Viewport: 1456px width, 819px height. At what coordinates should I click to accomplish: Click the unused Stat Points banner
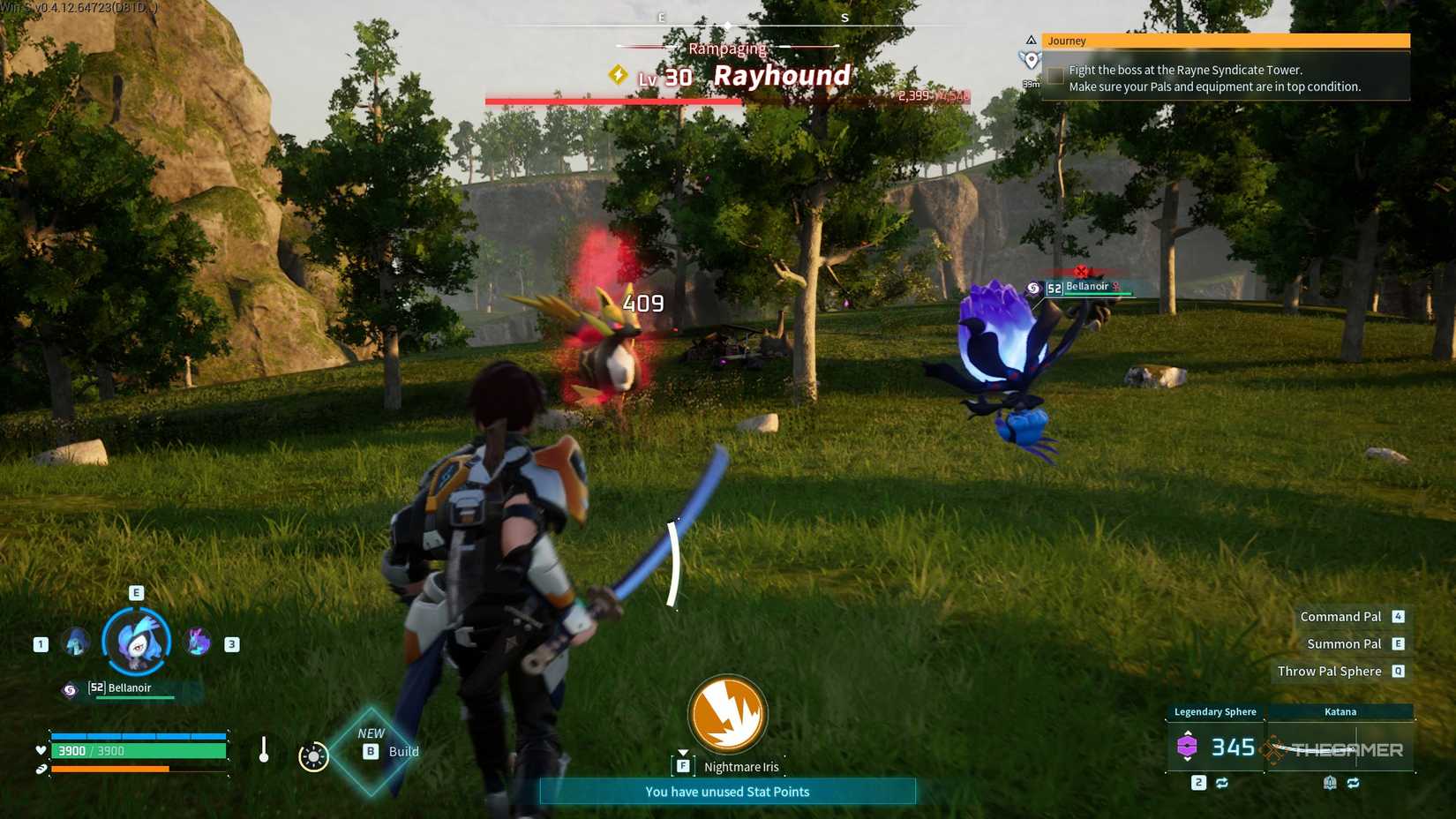(727, 792)
